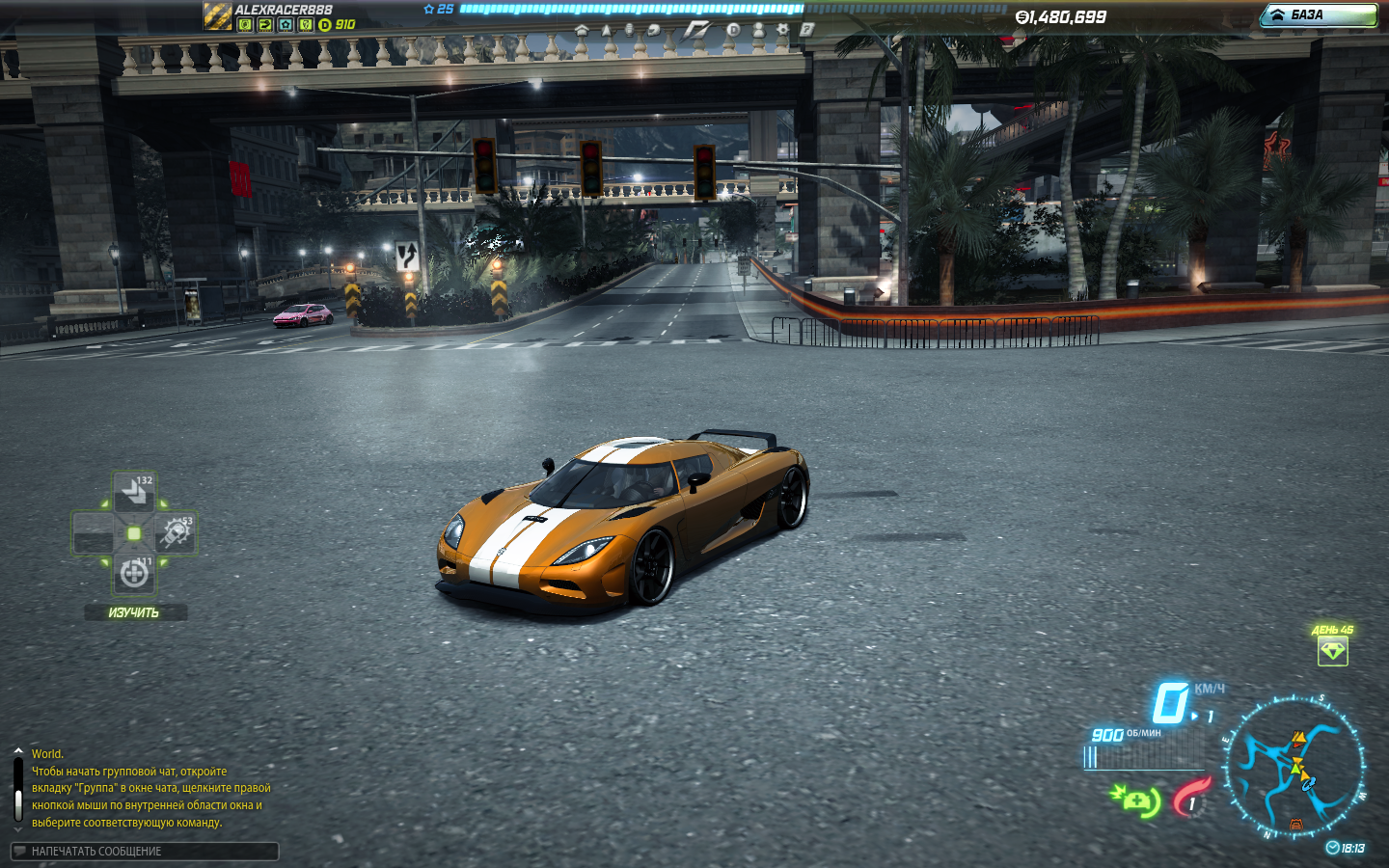Click the navigation arrow toolbar icon

[x=607, y=30]
